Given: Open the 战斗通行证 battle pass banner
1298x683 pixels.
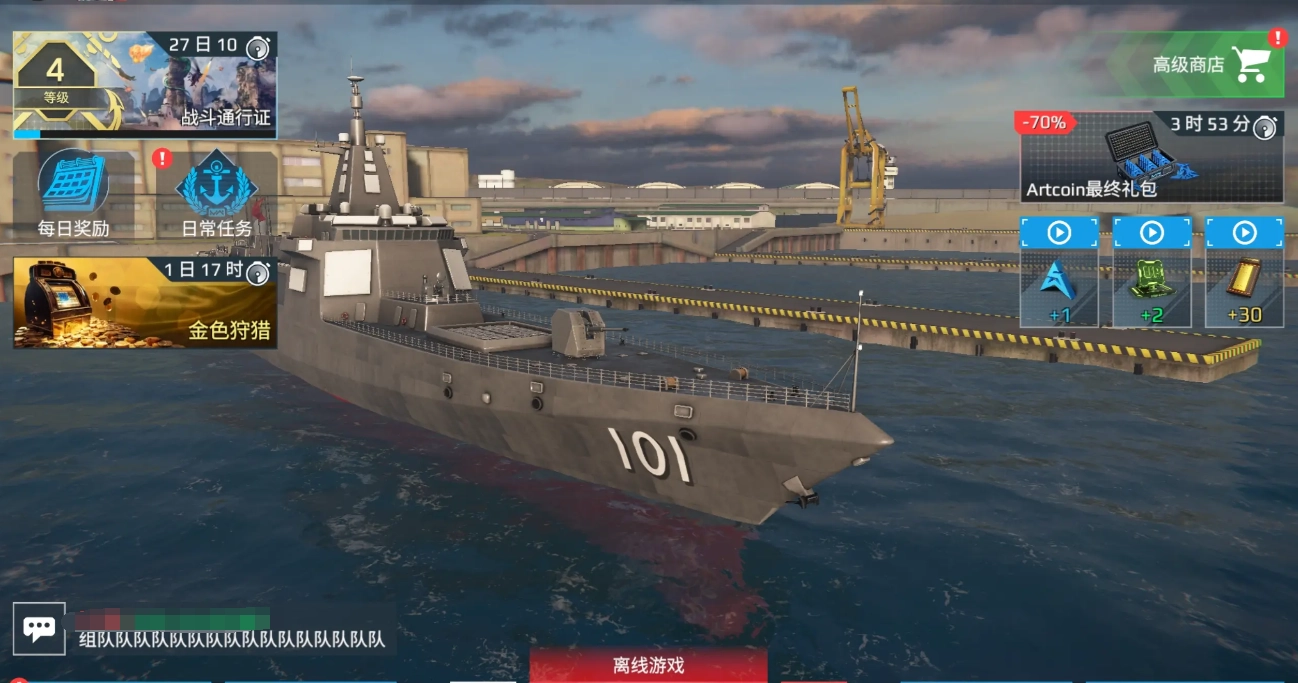Looking at the screenshot, I should coord(145,85).
